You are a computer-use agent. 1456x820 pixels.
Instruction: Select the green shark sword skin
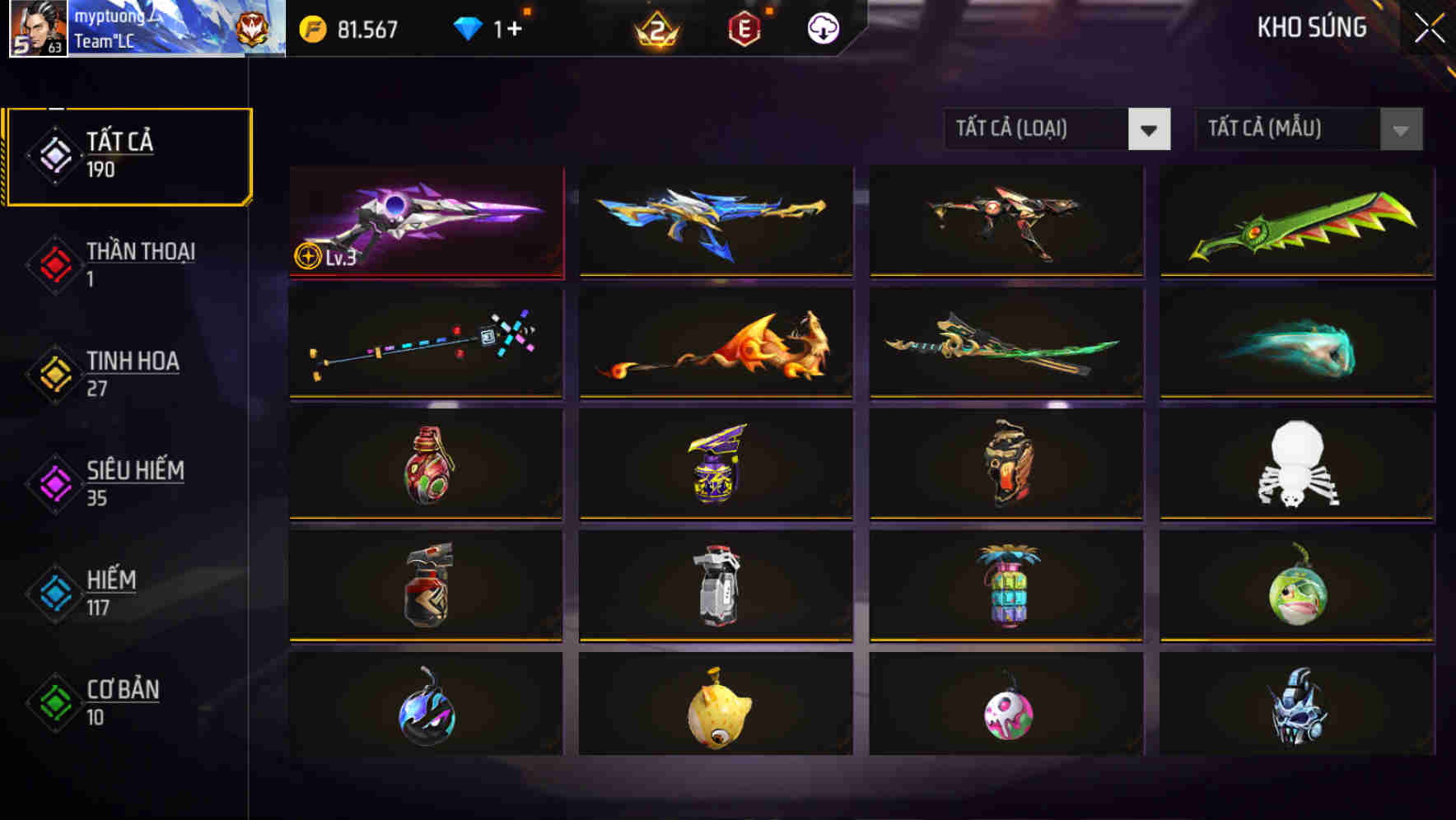click(1297, 222)
